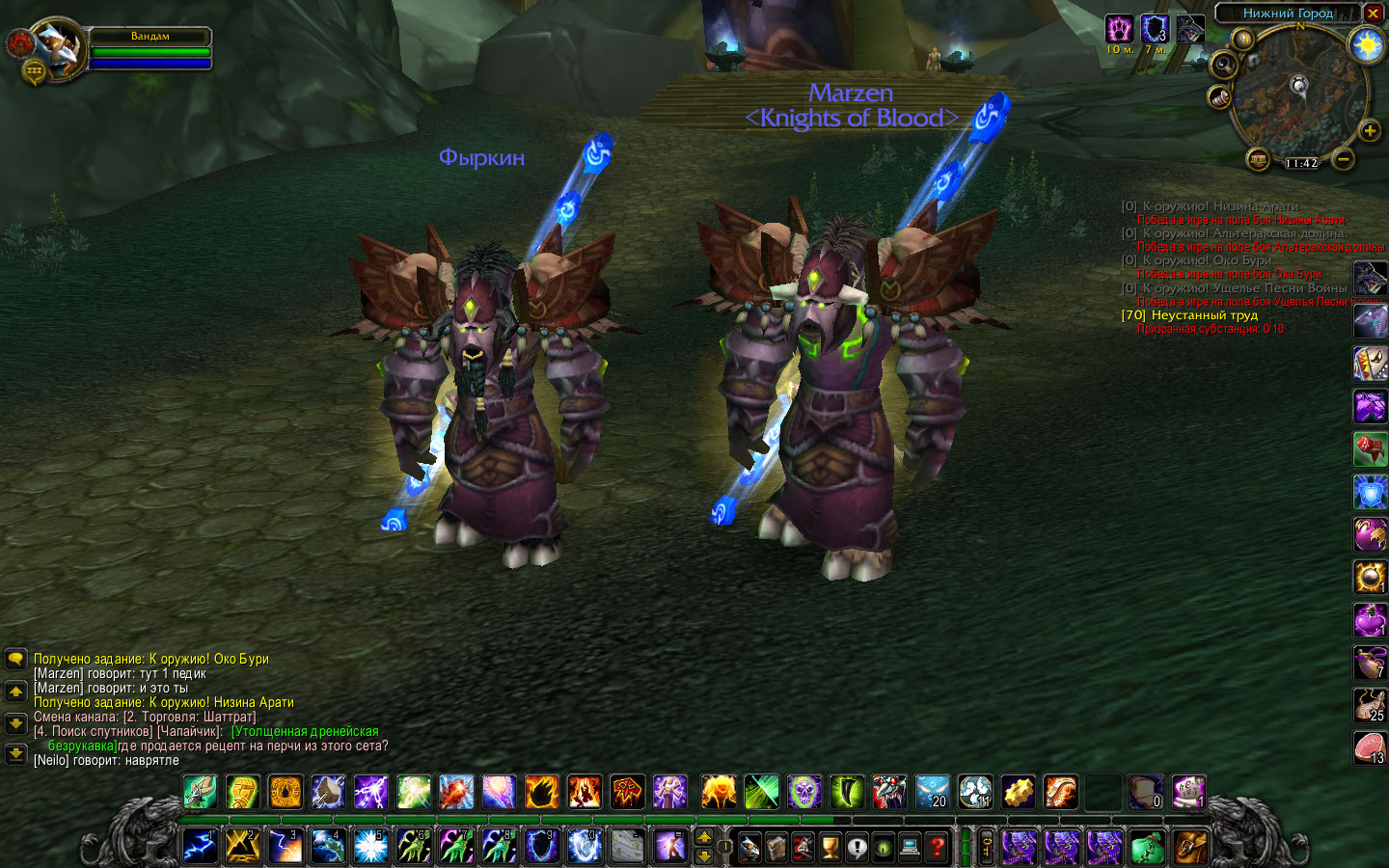
Task: Select the Вандам player portrait
Action: pos(60,48)
